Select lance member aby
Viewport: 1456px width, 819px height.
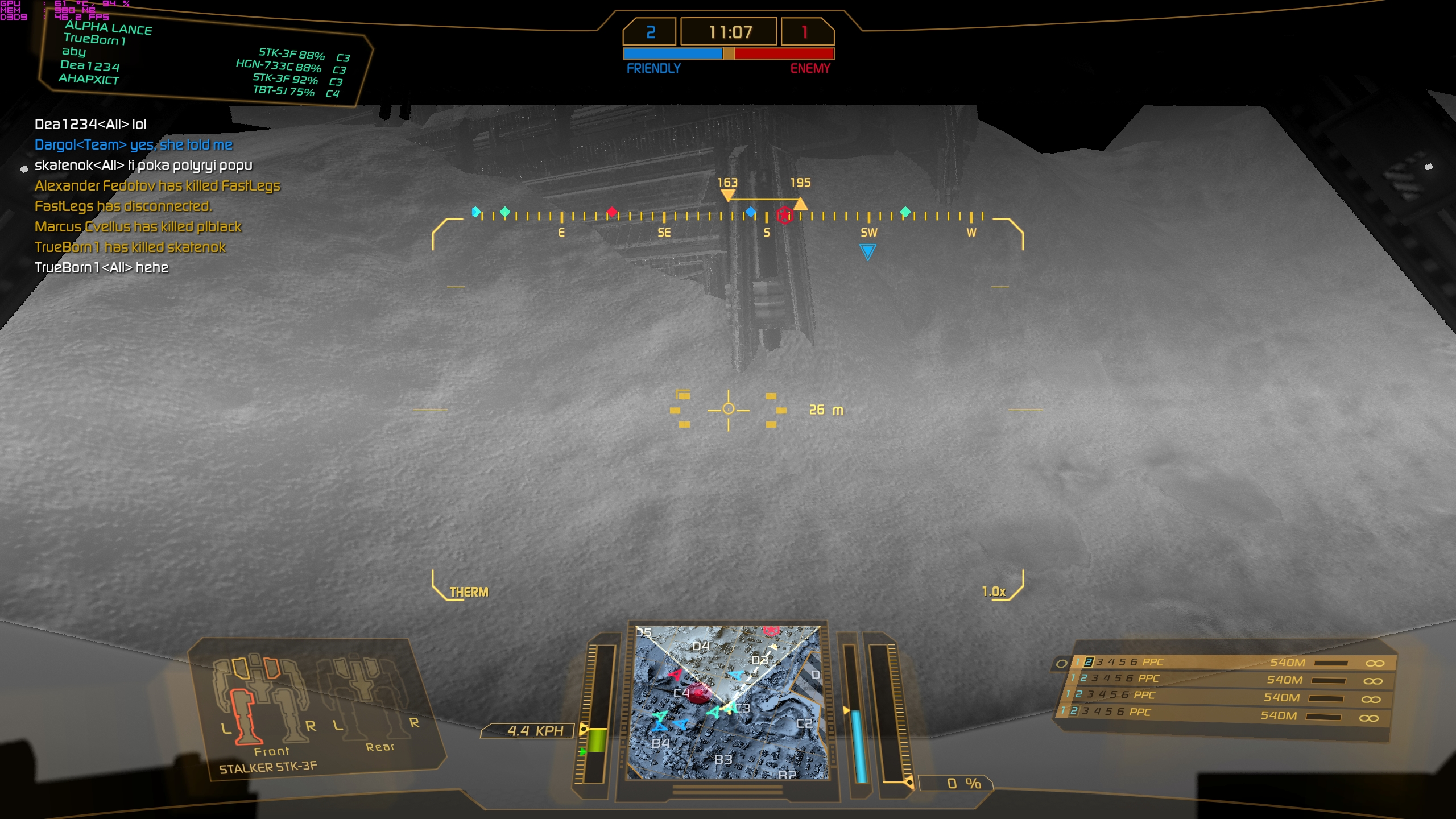(74, 52)
